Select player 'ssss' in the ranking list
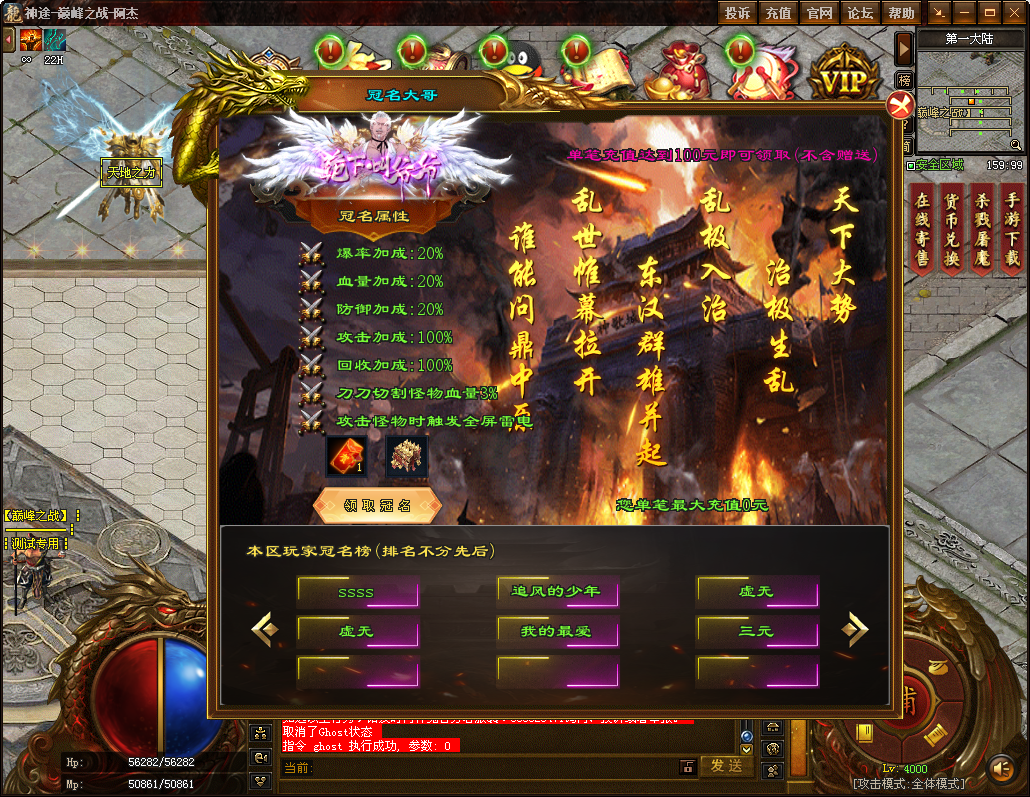1030x797 pixels. (x=357, y=592)
